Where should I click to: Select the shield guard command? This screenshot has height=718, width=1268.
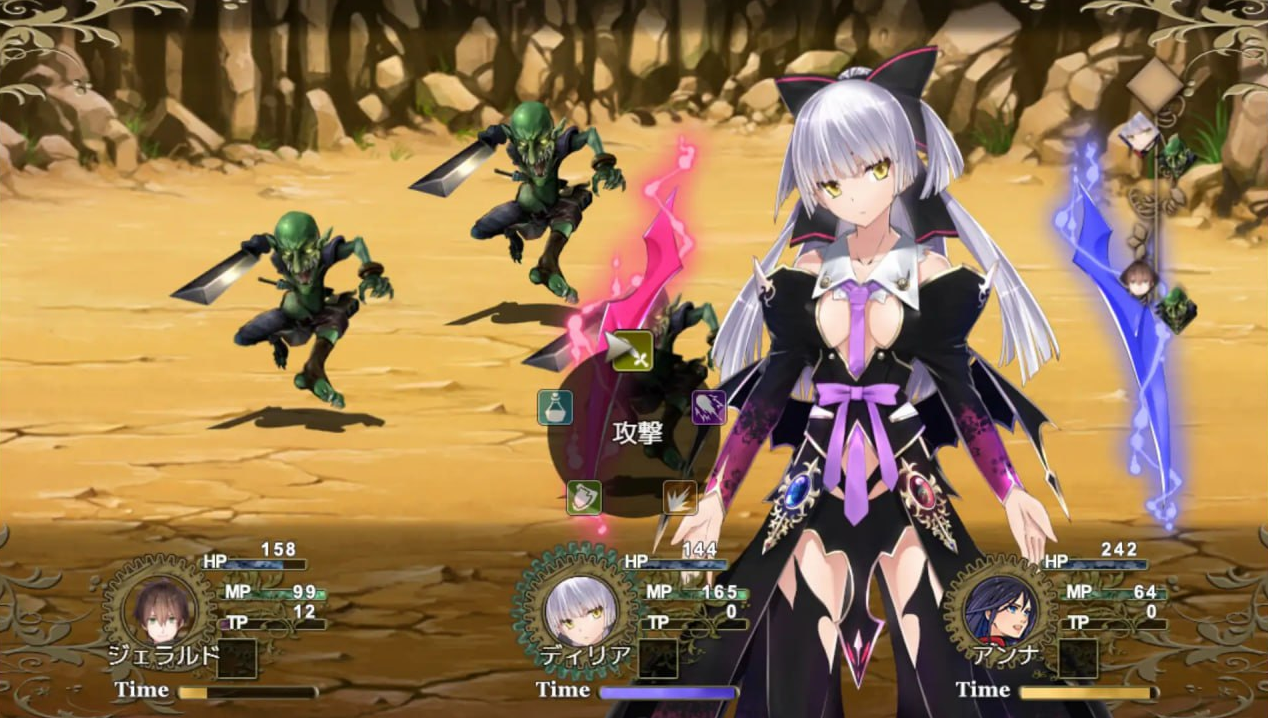[584, 497]
